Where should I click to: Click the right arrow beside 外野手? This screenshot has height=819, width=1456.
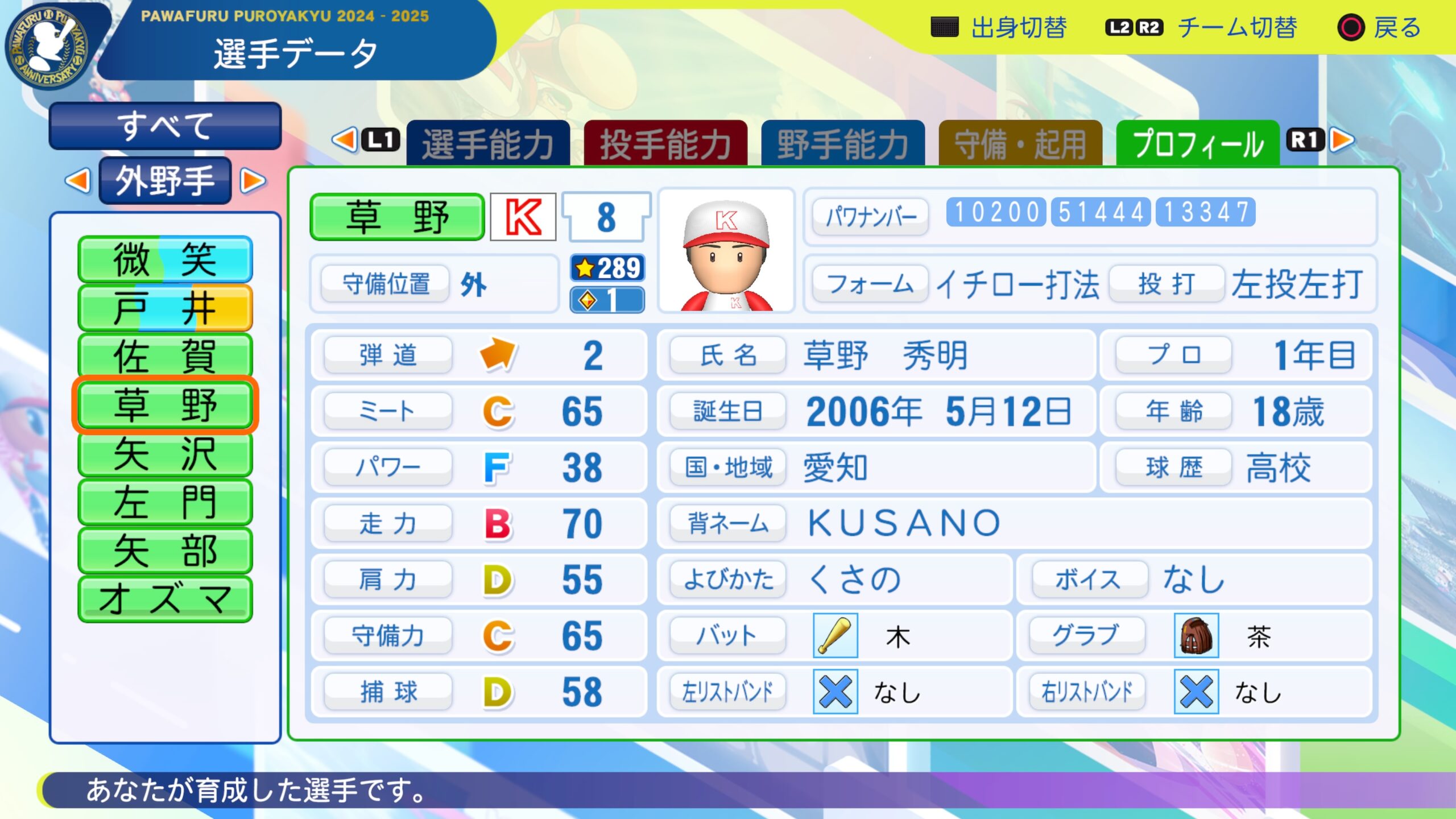tap(253, 181)
